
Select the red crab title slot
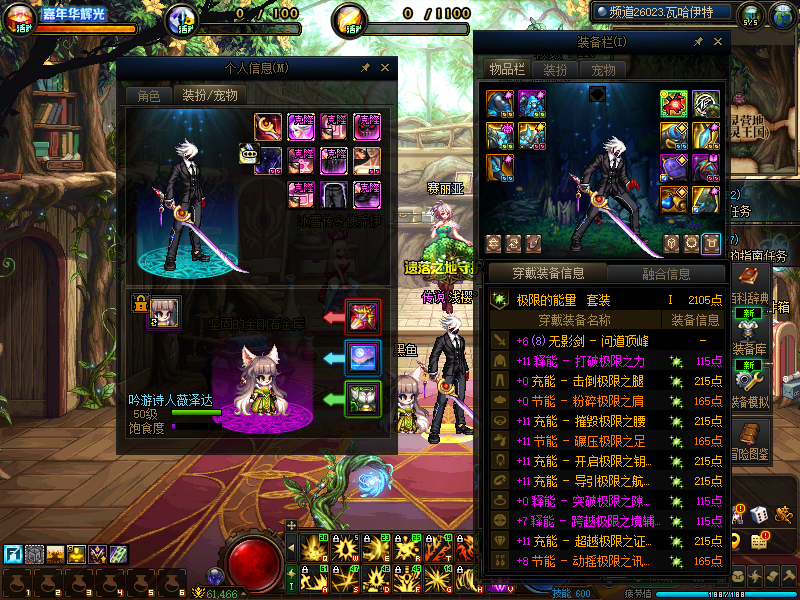674,104
